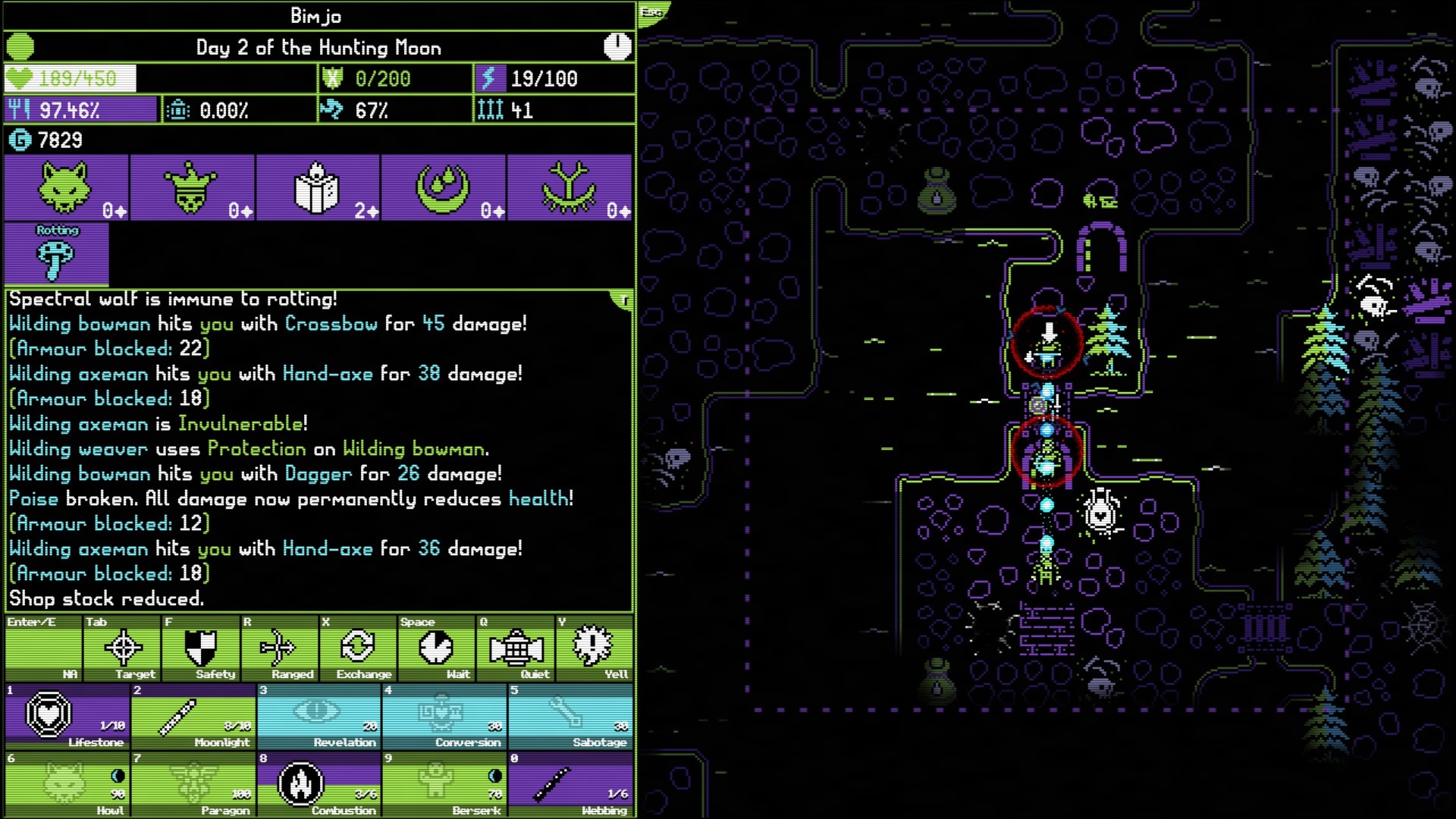Use the Howl ability slot
This screenshot has height=819, width=1456.
pos(67,784)
